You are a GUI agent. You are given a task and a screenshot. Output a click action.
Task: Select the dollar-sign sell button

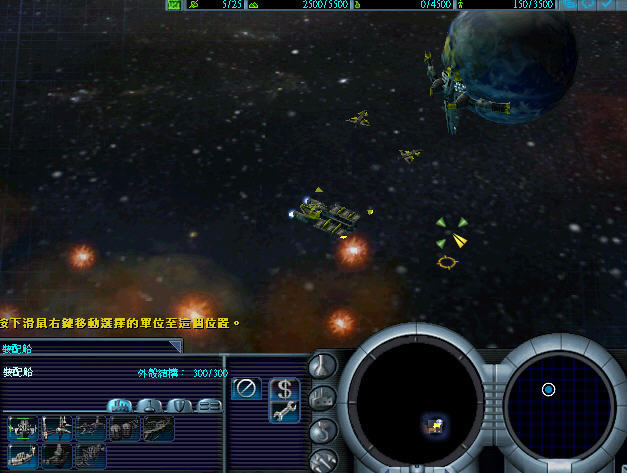click(x=285, y=388)
